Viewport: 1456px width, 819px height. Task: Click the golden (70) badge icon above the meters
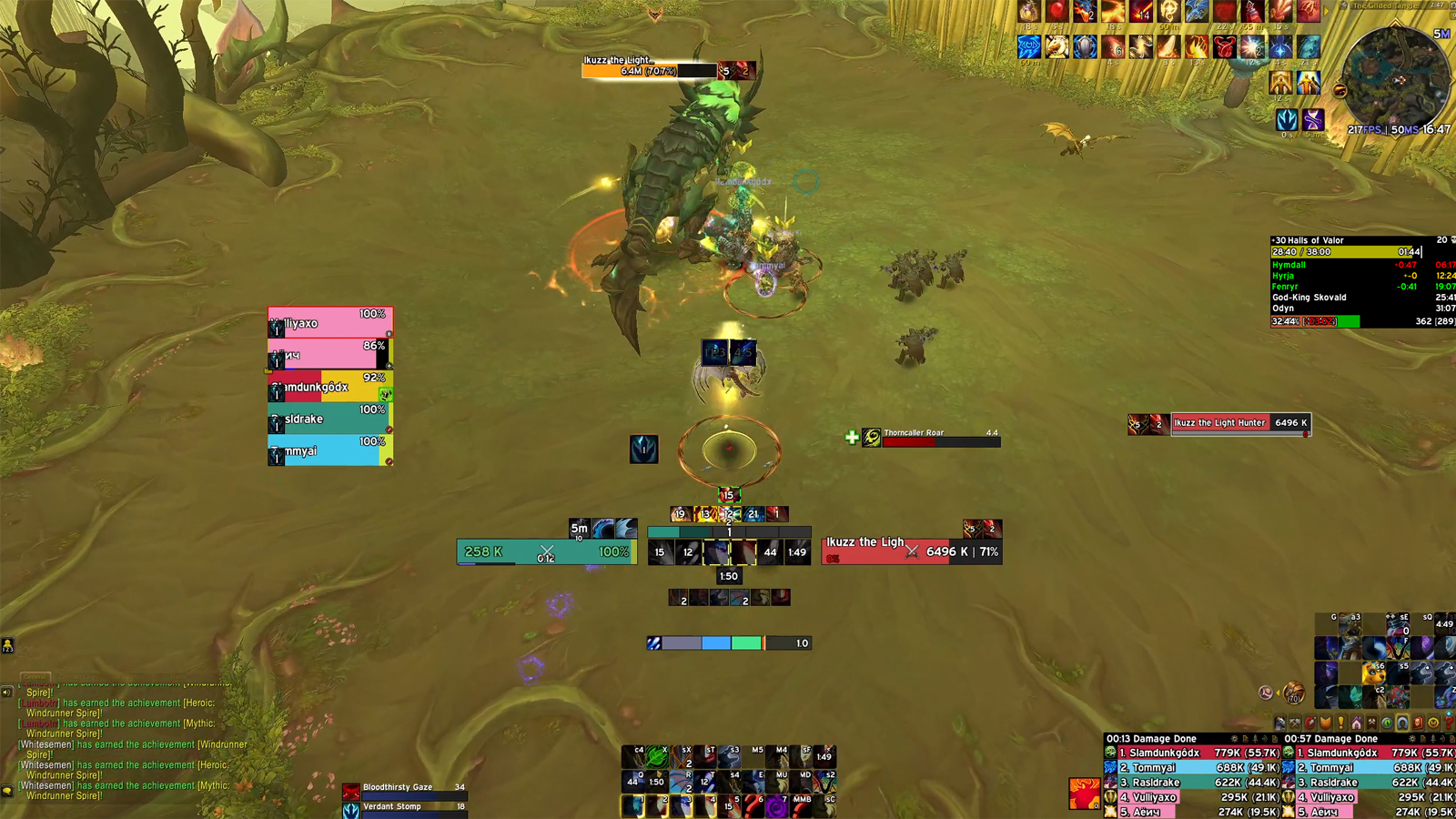[1293, 693]
